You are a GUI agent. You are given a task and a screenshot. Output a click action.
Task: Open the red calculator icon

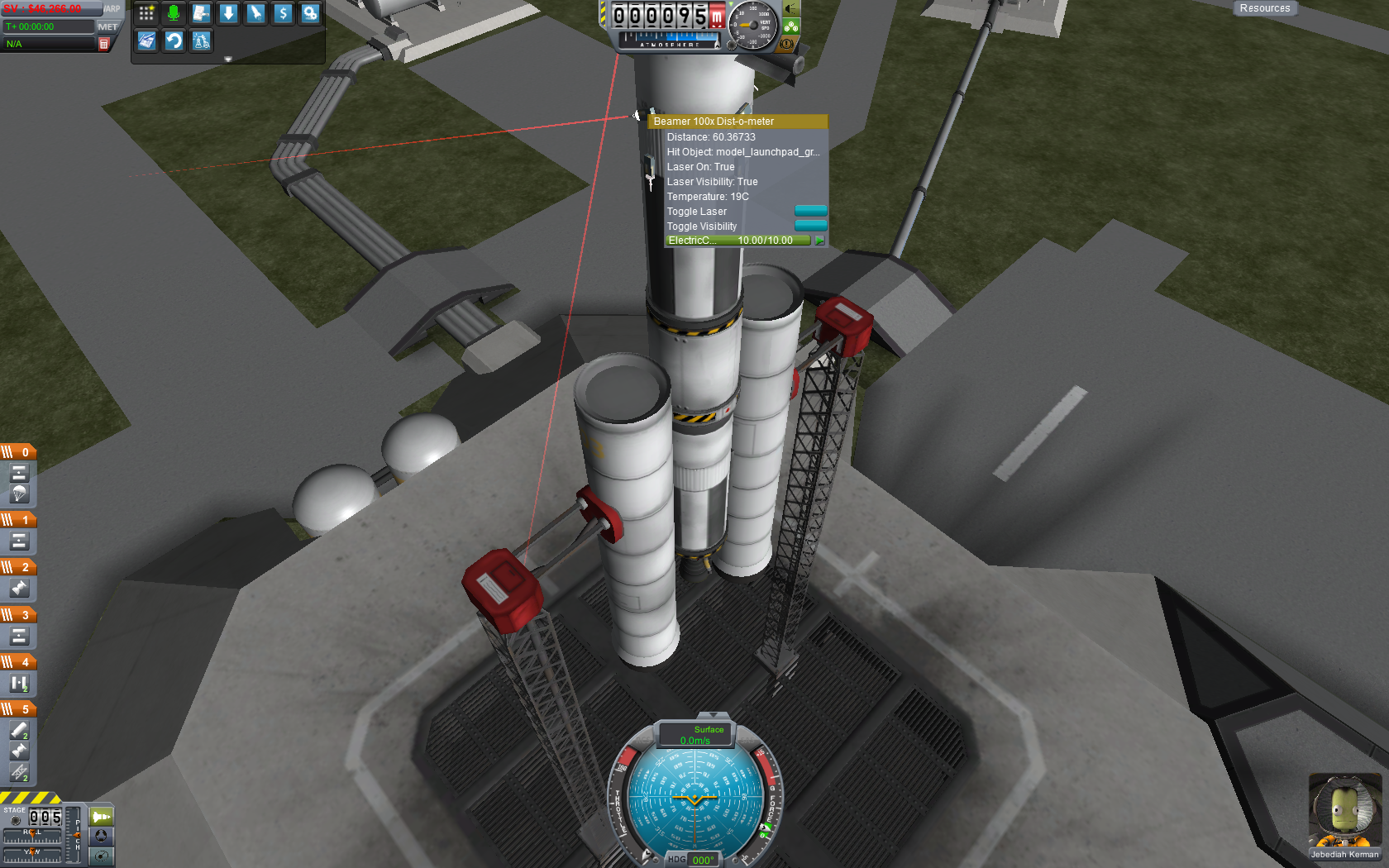(104, 44)
